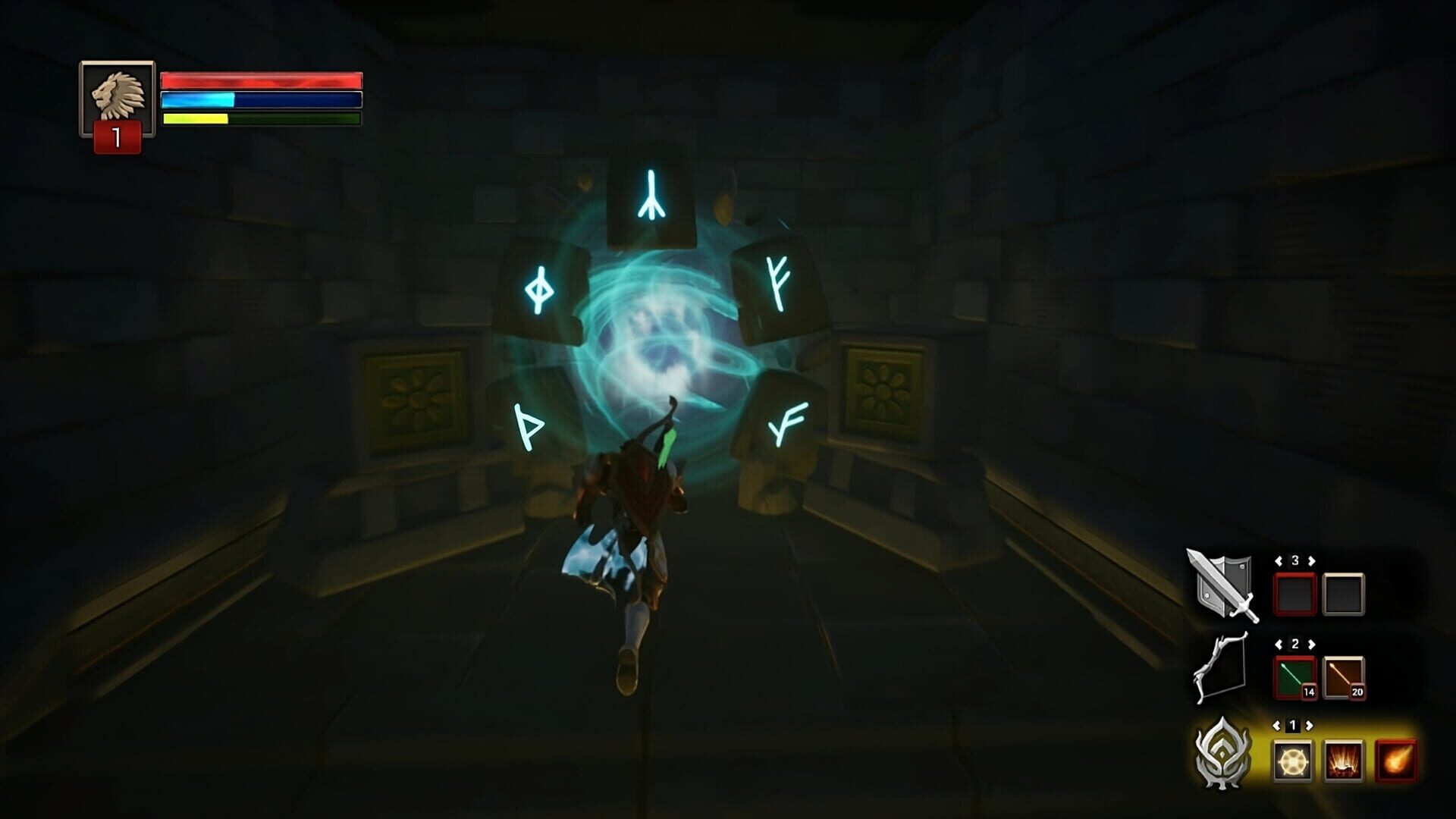Click the left arrow beside bow slot number 2
Image resolution: width=1456 pixels, height=819 pixels.
click(x=1280, y=643)
